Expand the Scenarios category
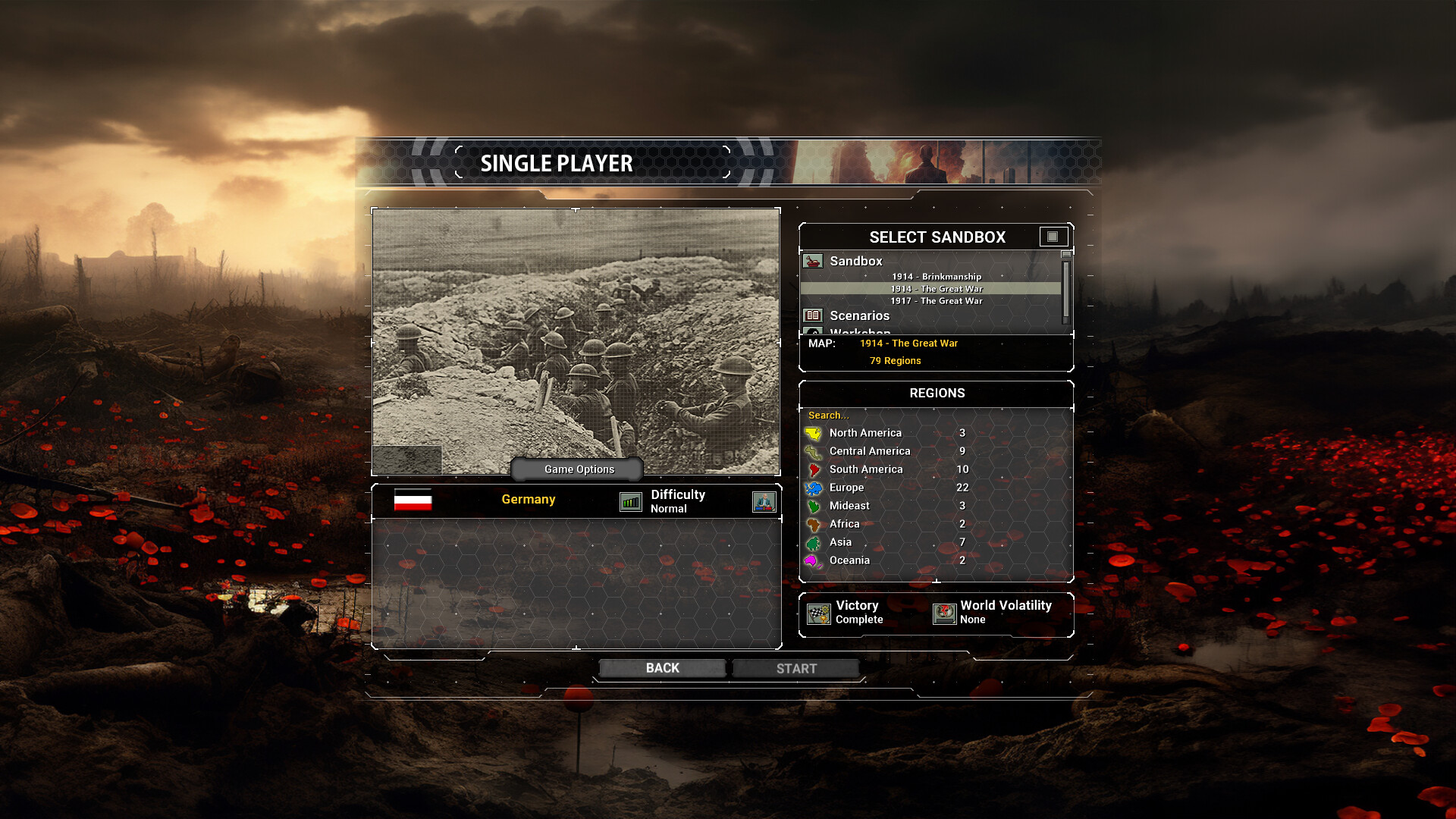1456x819 pixels. pyautogui.click(x=861, y=315)
